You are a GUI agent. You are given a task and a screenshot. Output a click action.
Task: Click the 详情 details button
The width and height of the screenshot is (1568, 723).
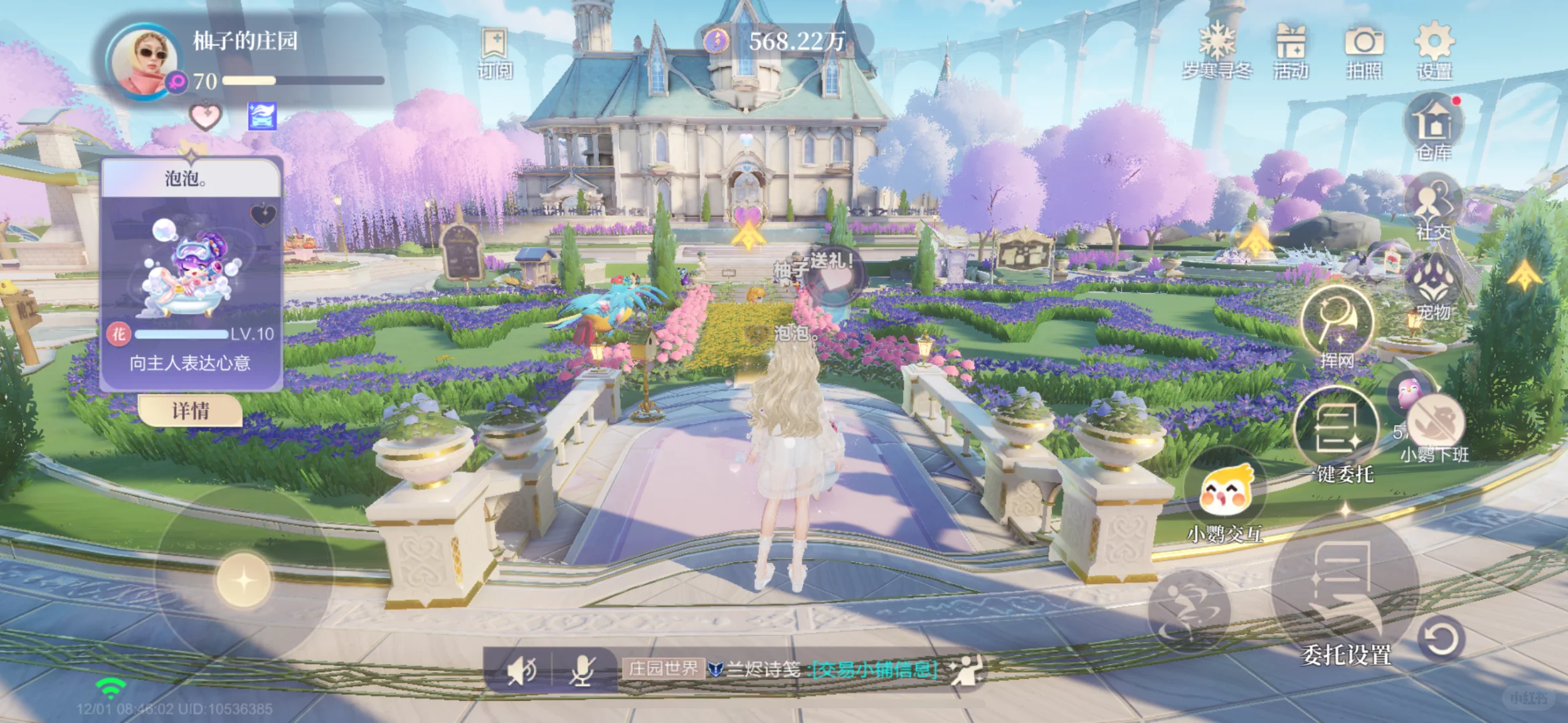point(190,410)
